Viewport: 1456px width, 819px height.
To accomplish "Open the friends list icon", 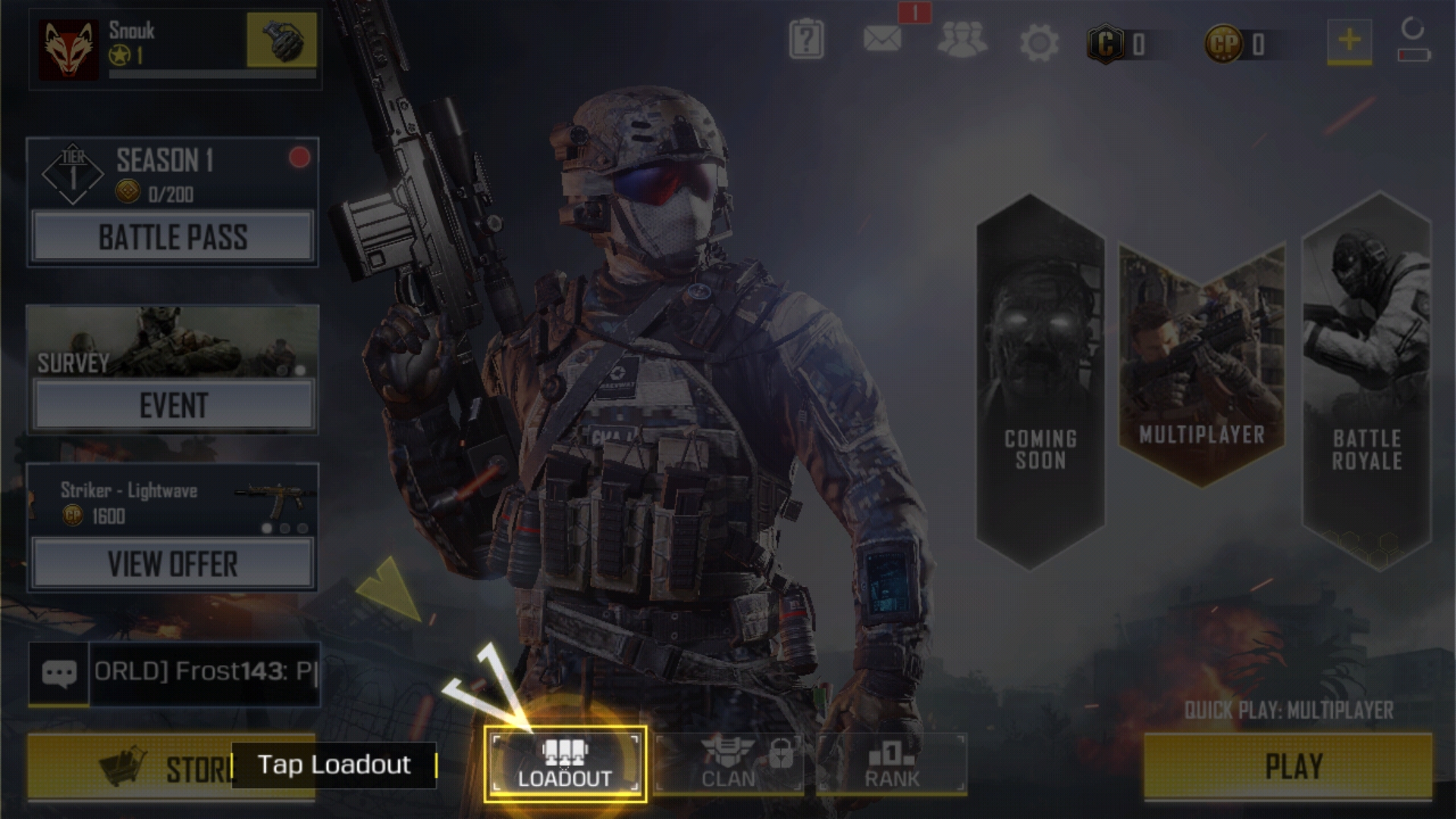I will click(x=962, y=40).
